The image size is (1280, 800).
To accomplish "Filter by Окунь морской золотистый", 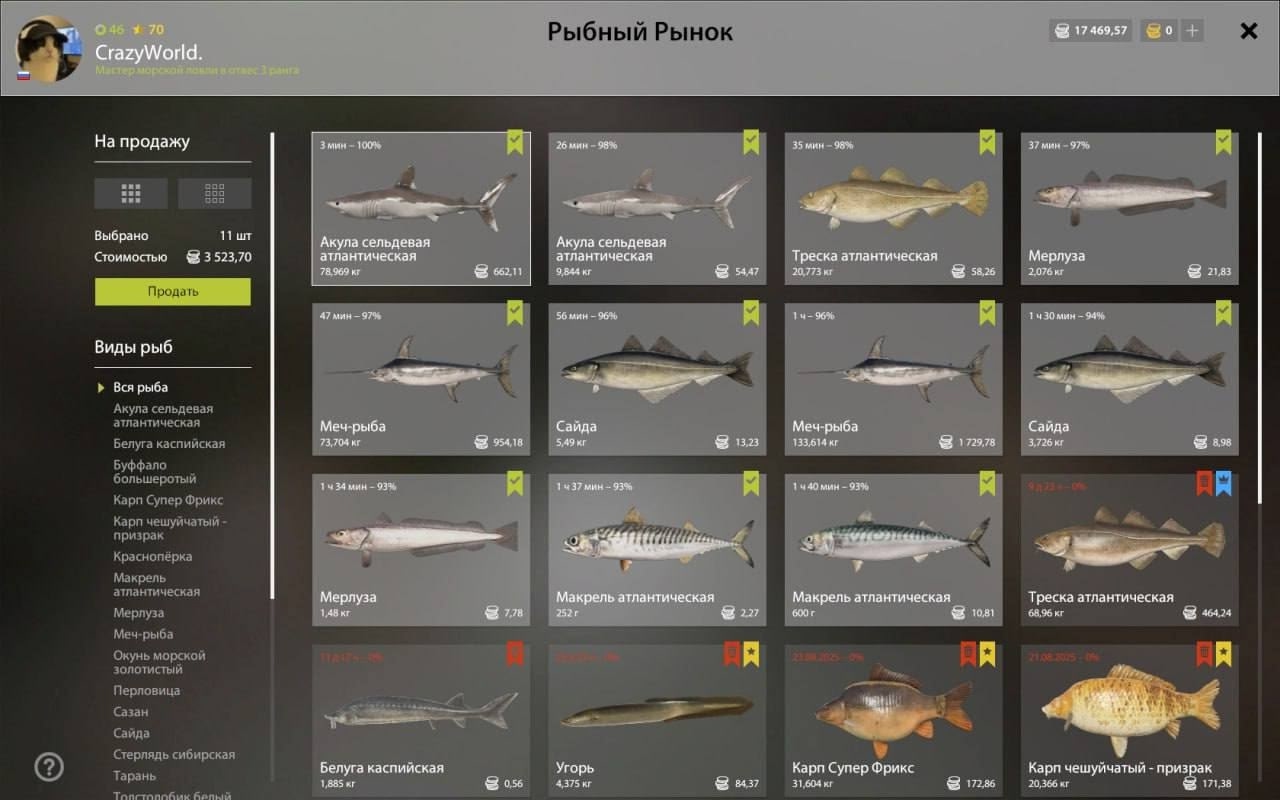I will (159, 662).
